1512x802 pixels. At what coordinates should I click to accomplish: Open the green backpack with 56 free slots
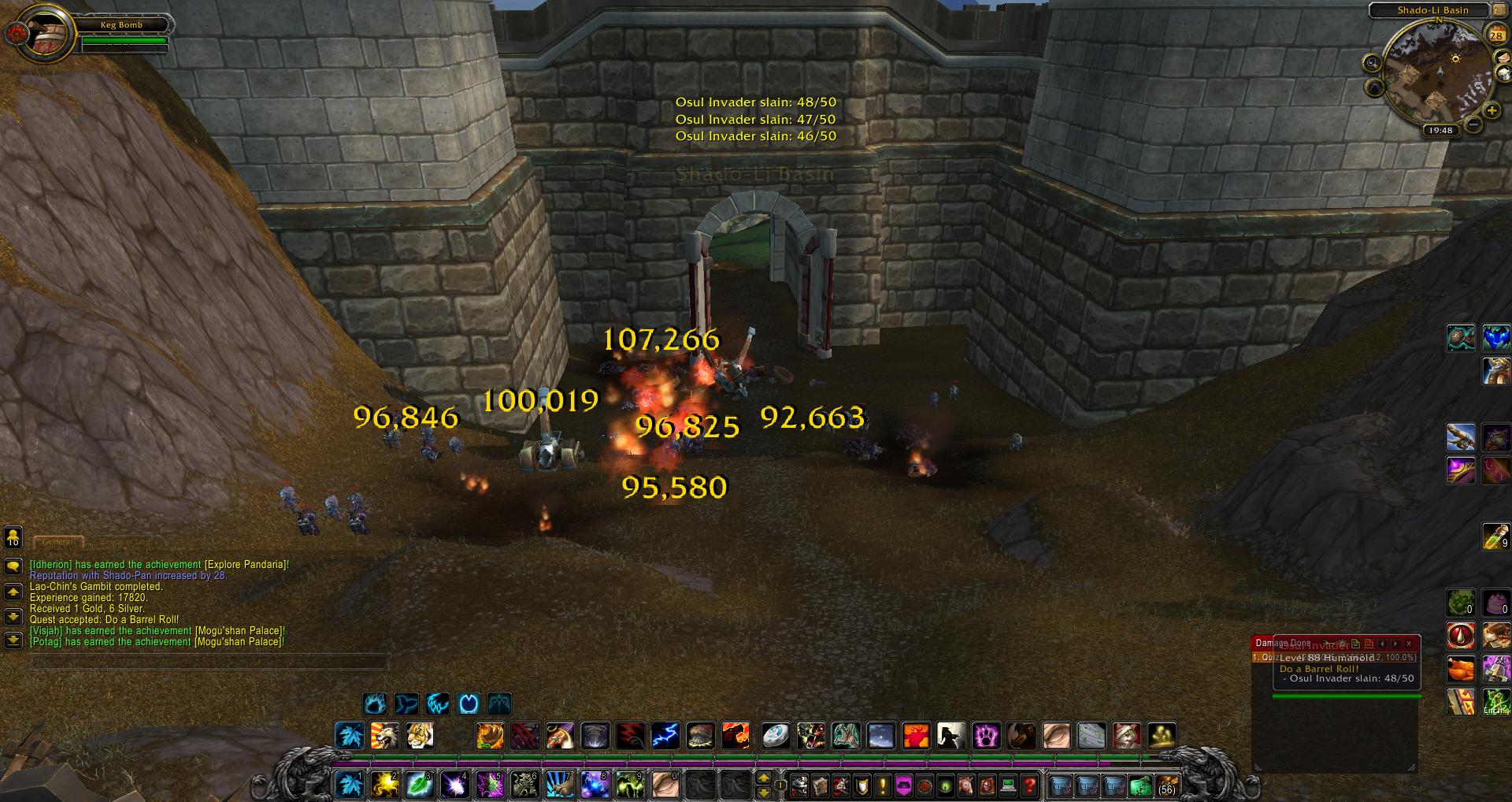pyautogui.click(x=1166, y=785)
